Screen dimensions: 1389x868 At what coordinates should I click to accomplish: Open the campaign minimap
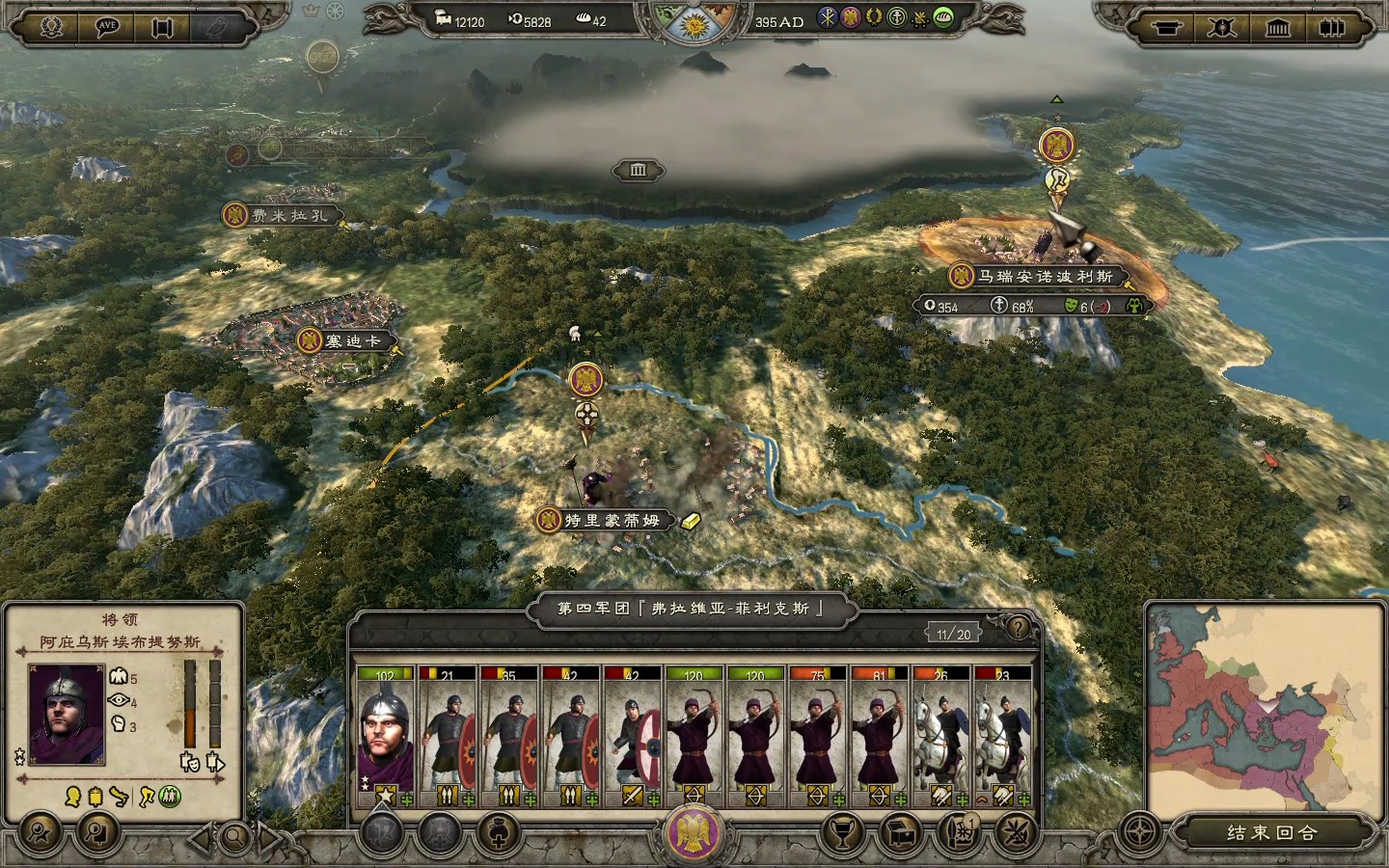(1266, 708)
